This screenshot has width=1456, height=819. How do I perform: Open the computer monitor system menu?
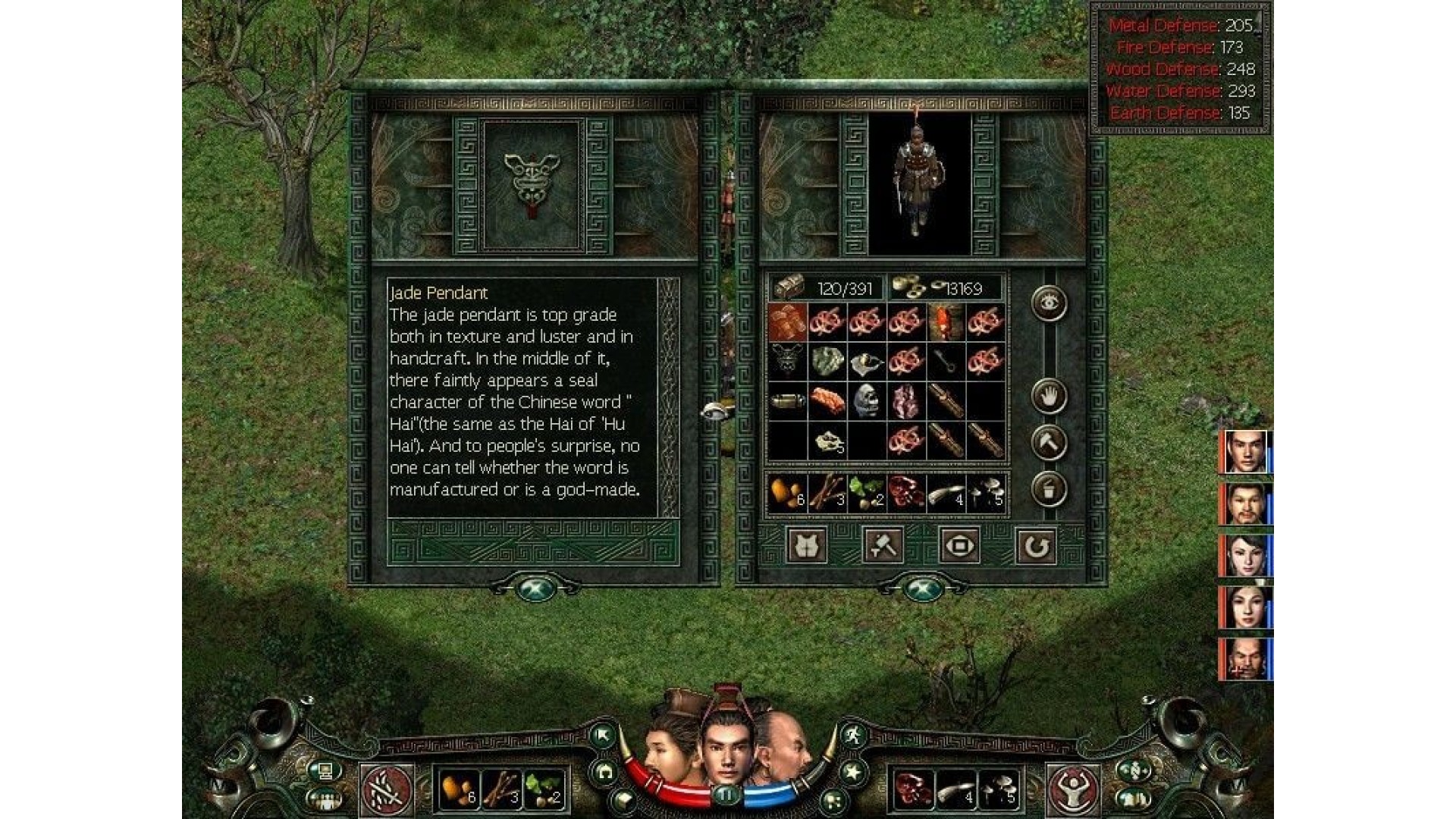coord(325,771)
